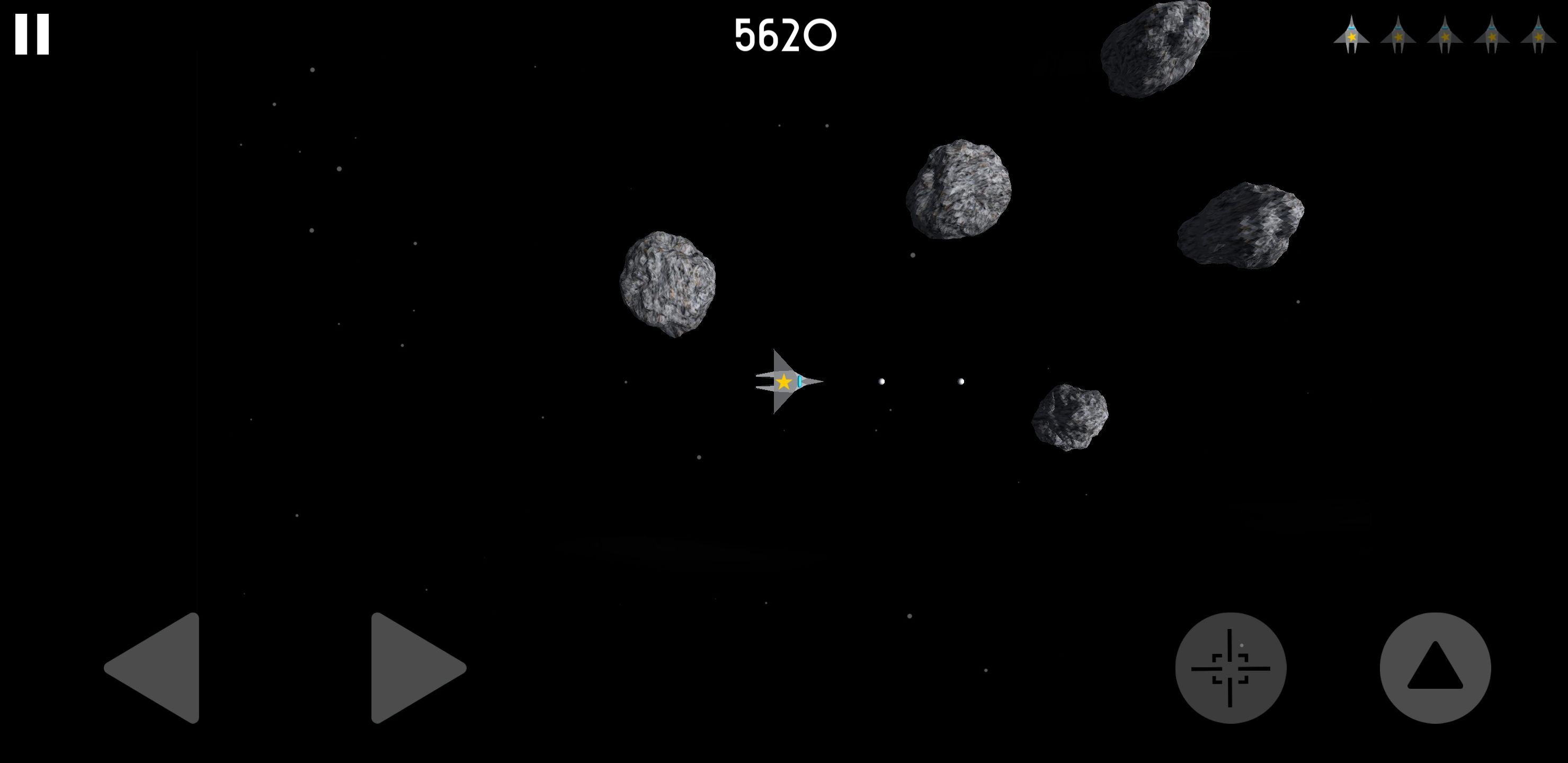This screenshot has height=763, width=1568.
Task: Activate the thrust triangle button
Action: 1435,668
